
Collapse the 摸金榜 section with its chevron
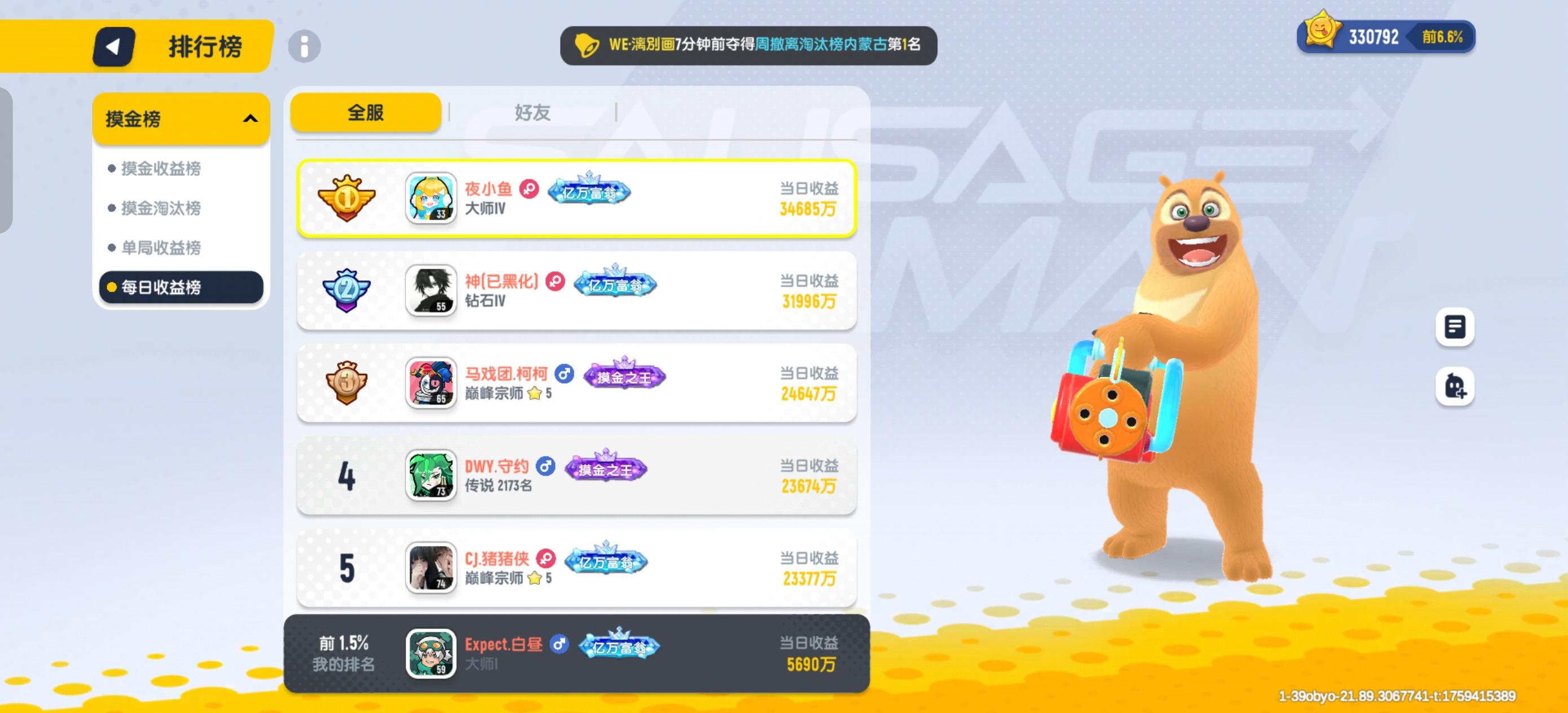coord(251,118)
